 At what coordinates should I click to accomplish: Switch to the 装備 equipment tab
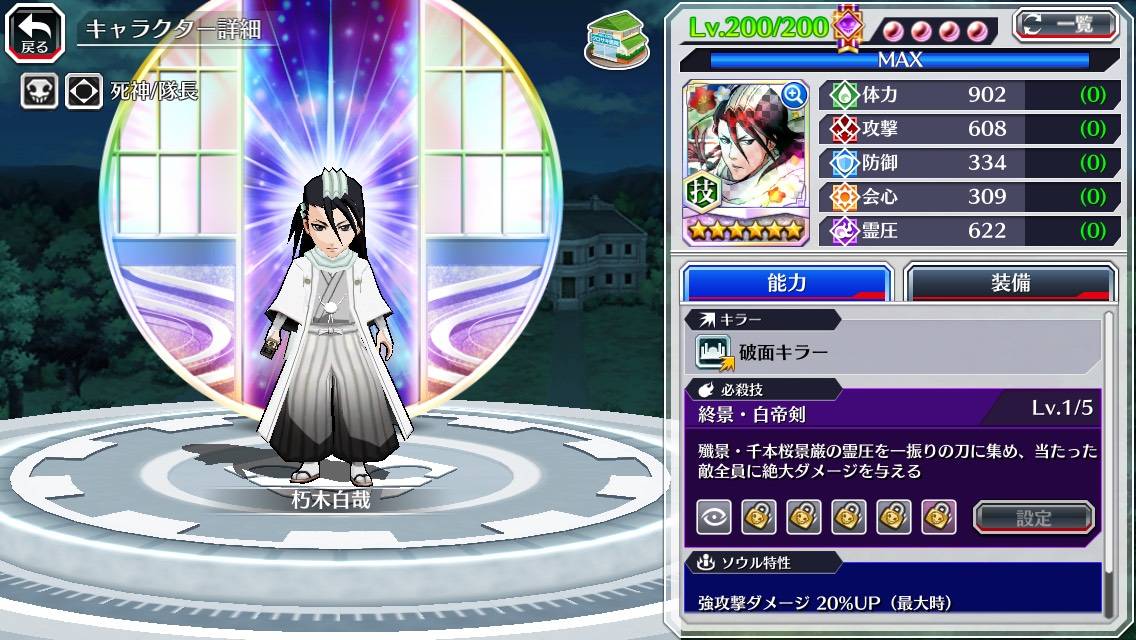point(1010,282)
